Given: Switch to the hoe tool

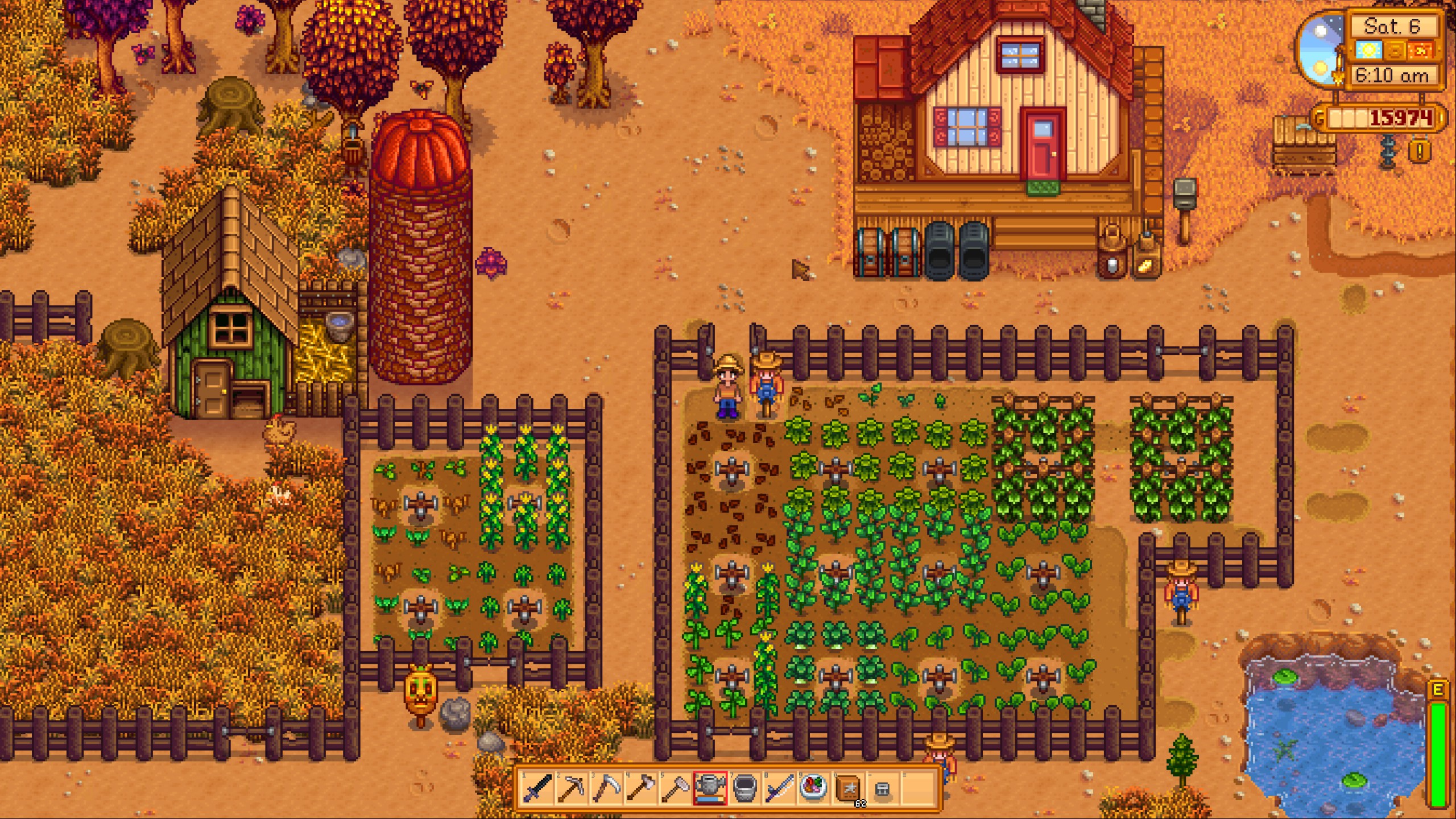Looking at the screenshot, I should coord(676,788).
